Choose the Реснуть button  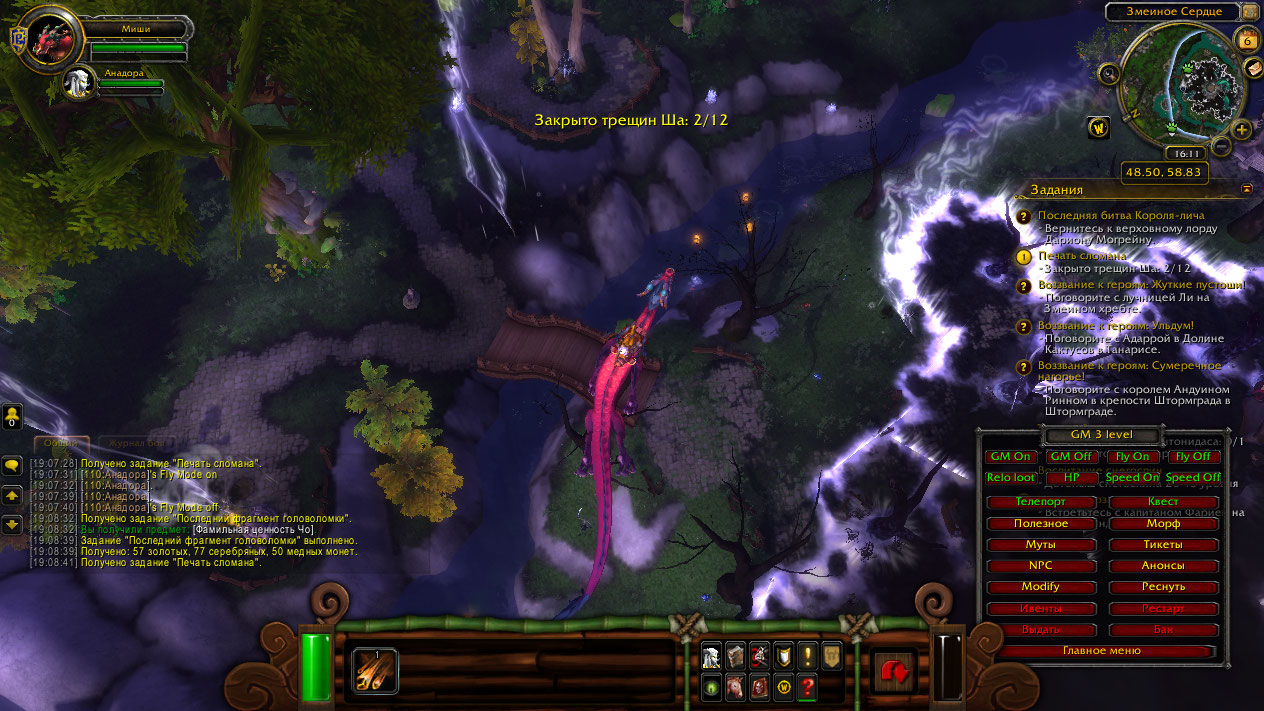point(1163,587)
